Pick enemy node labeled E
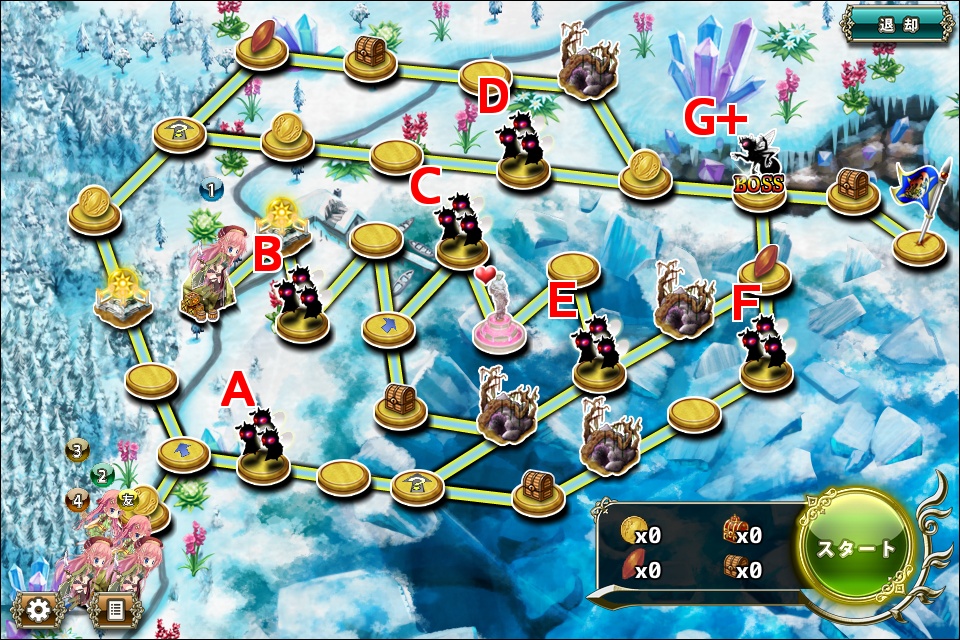The image size is (960, 640). [x=599, y=354]
